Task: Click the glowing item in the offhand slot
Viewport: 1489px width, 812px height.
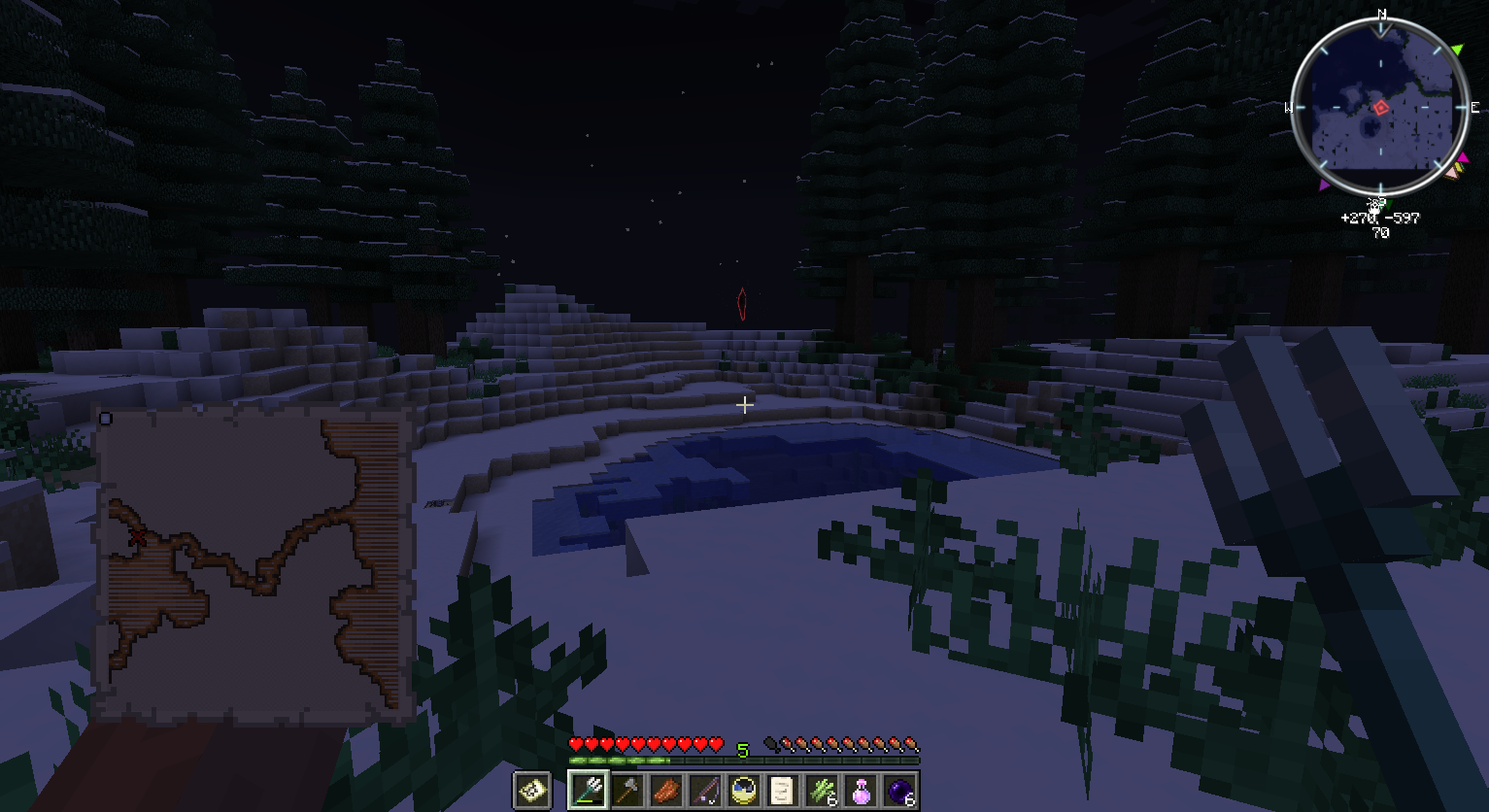Action: click(530, 791)
